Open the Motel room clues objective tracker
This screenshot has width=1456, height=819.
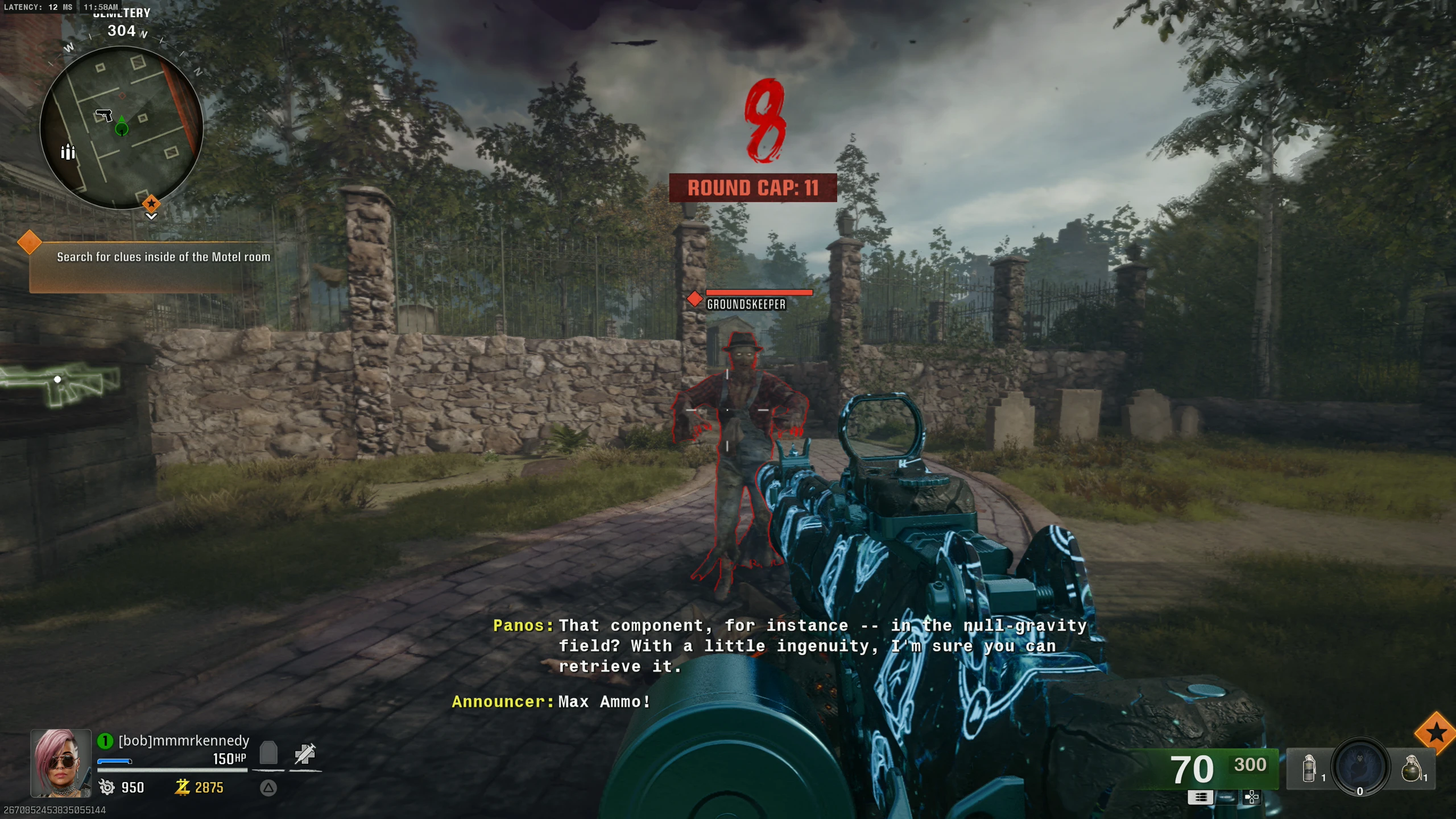pos(163,257)
